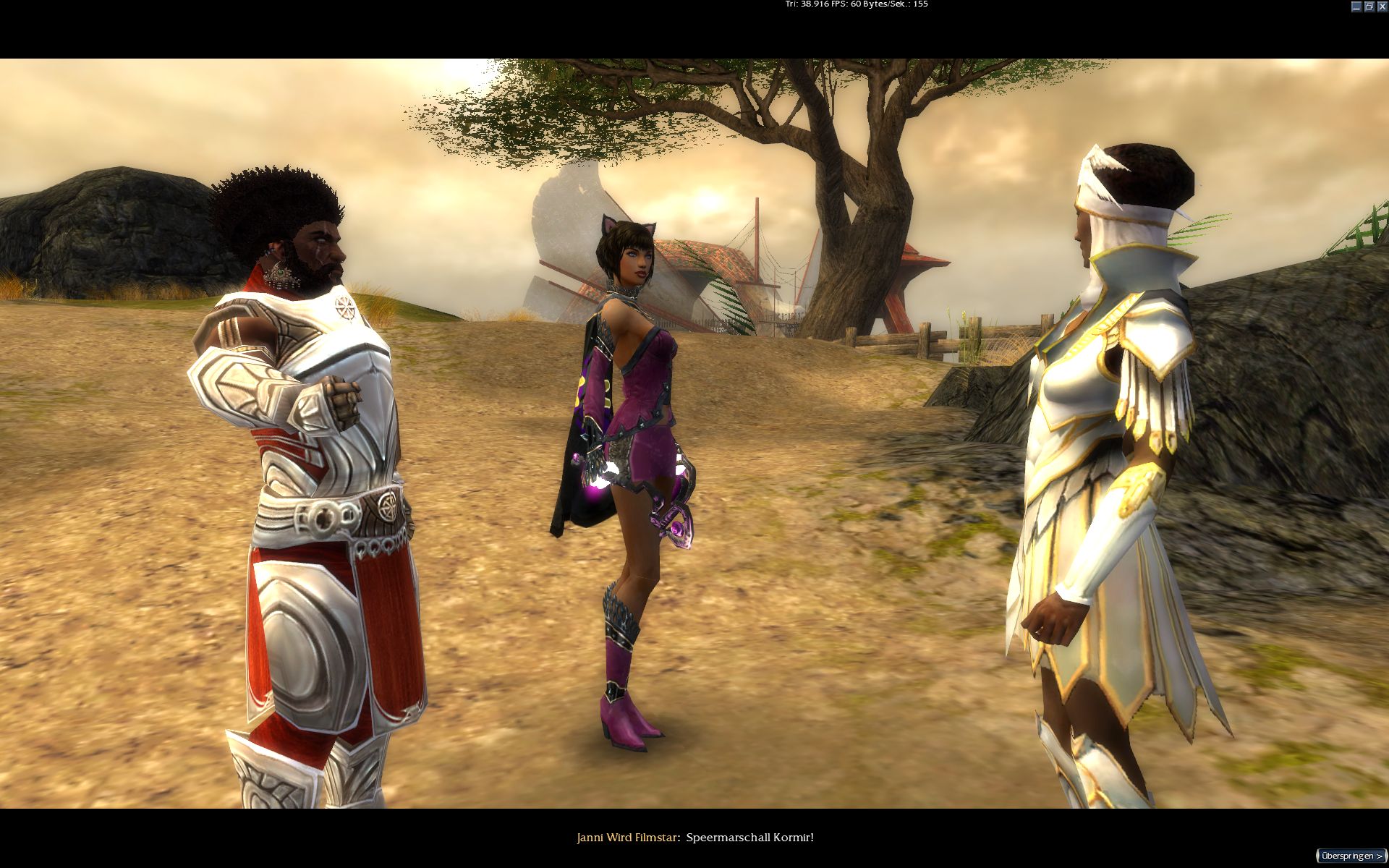Viewport: 1389px width, 868px height.
Task: Close the game window
Action: coord(1382,7)
